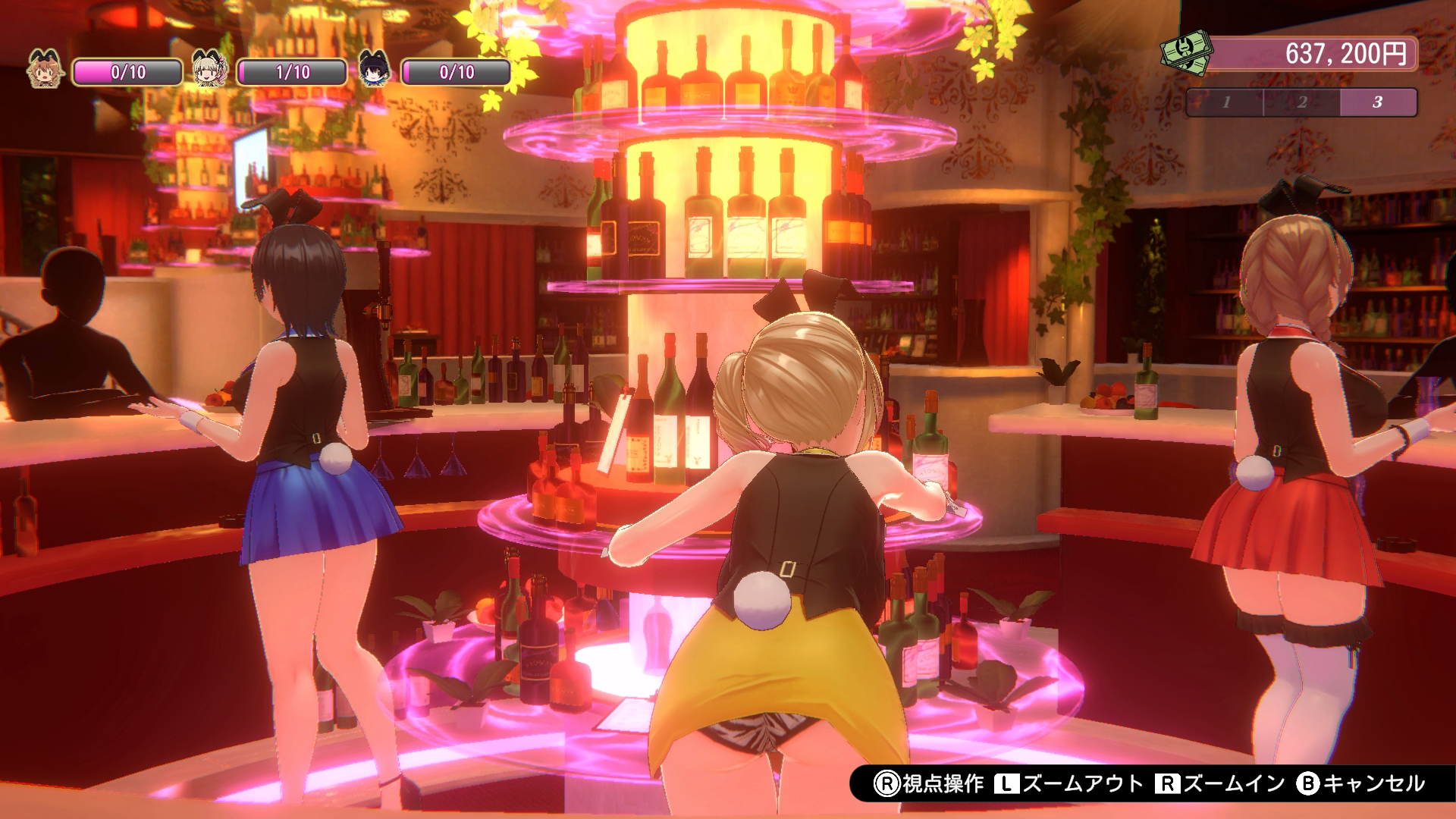Select the brown-haired bunny girl portrait
Screen dimensions: 1456x819
[45, 70]
